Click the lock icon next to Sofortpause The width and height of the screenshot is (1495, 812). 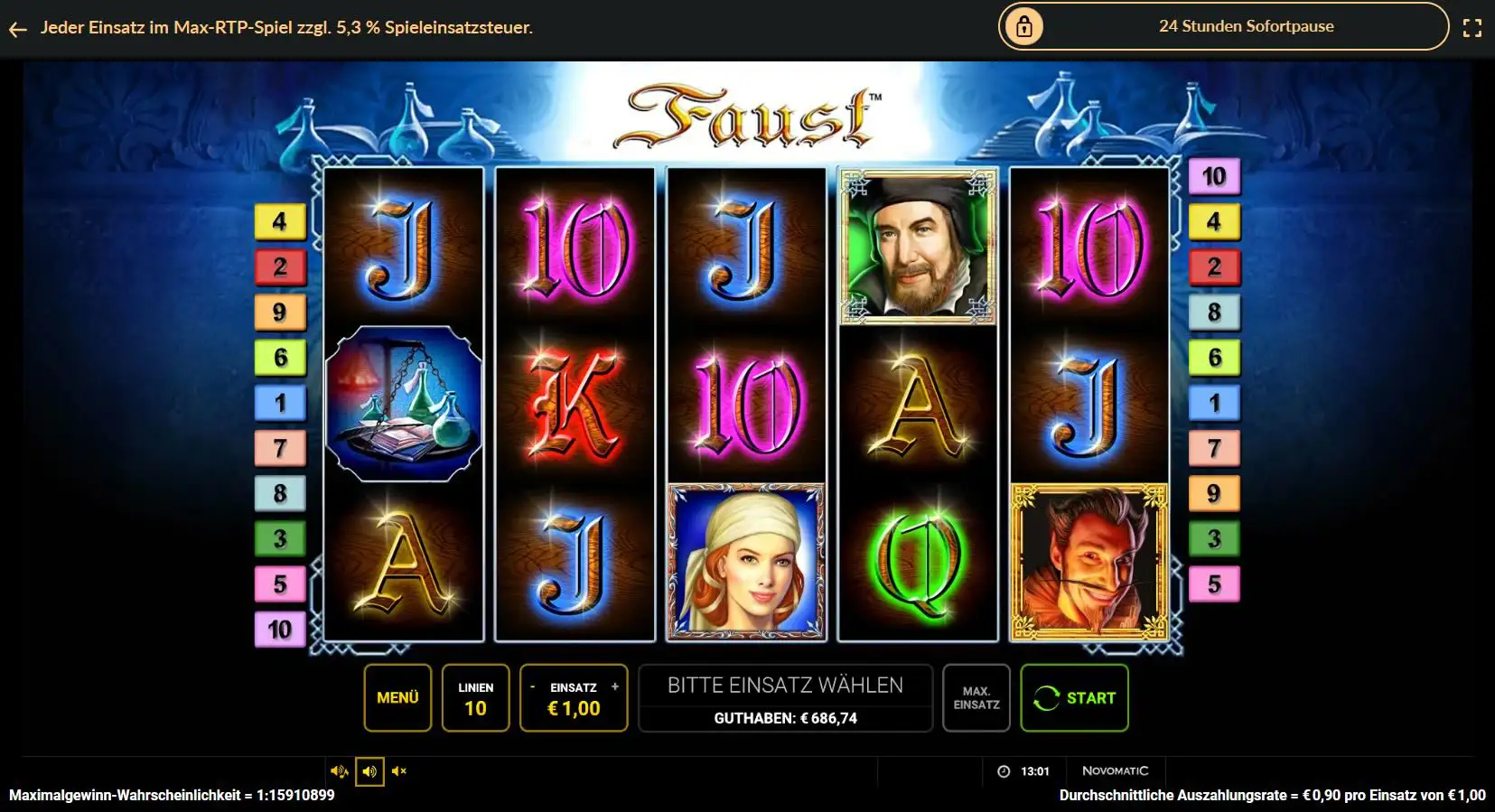click(x=1025, y=26)
